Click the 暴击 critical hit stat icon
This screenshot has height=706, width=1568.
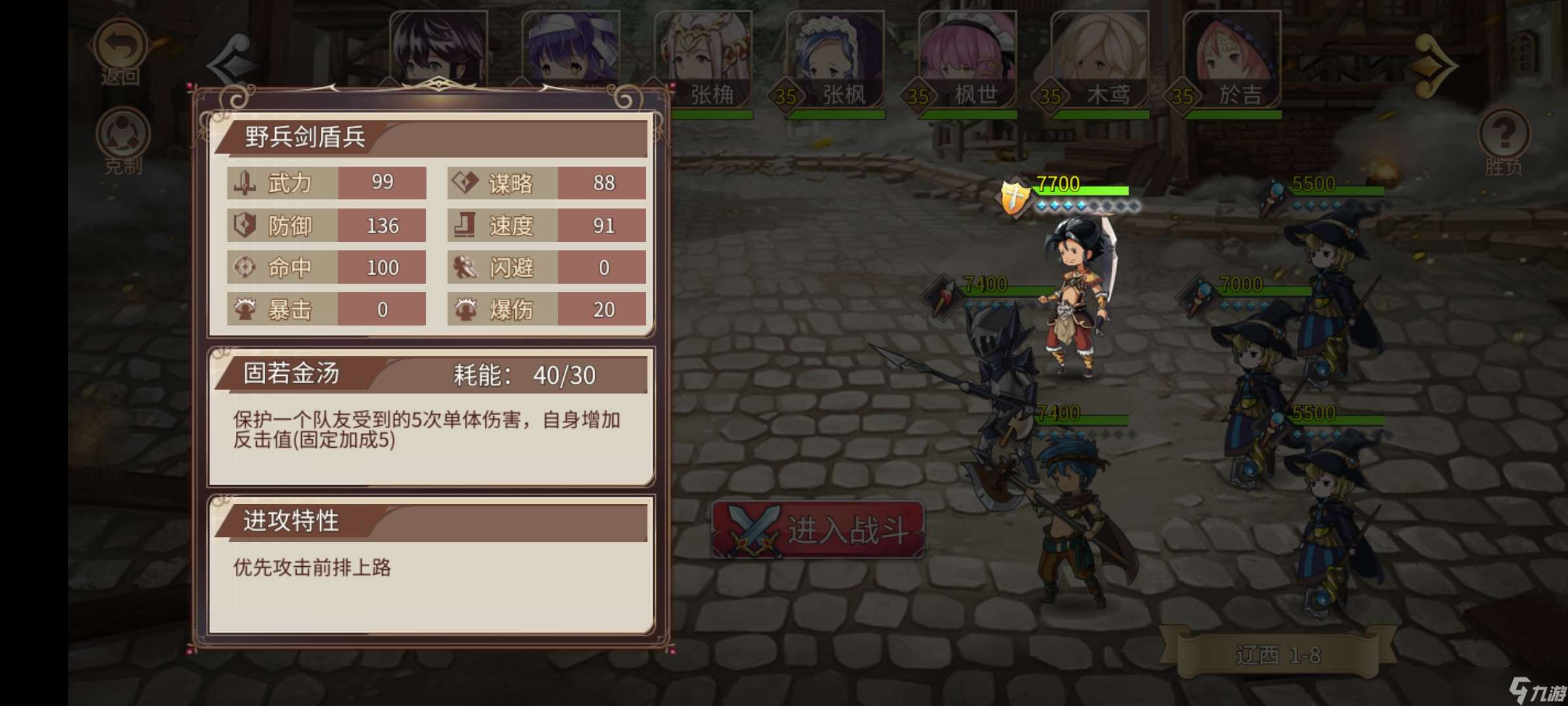246,309
